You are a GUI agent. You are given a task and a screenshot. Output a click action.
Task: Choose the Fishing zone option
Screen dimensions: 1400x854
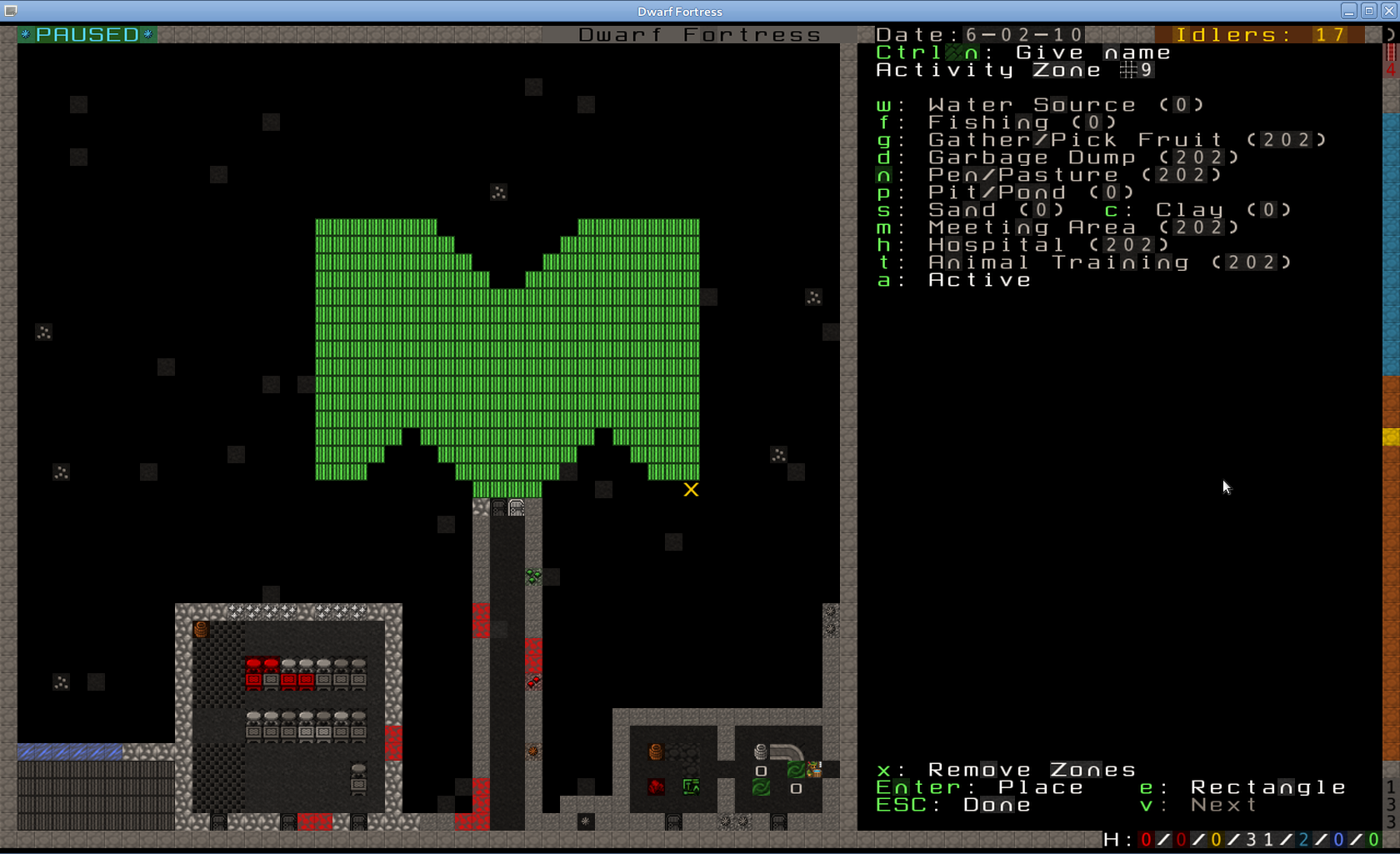coord(988,122)
